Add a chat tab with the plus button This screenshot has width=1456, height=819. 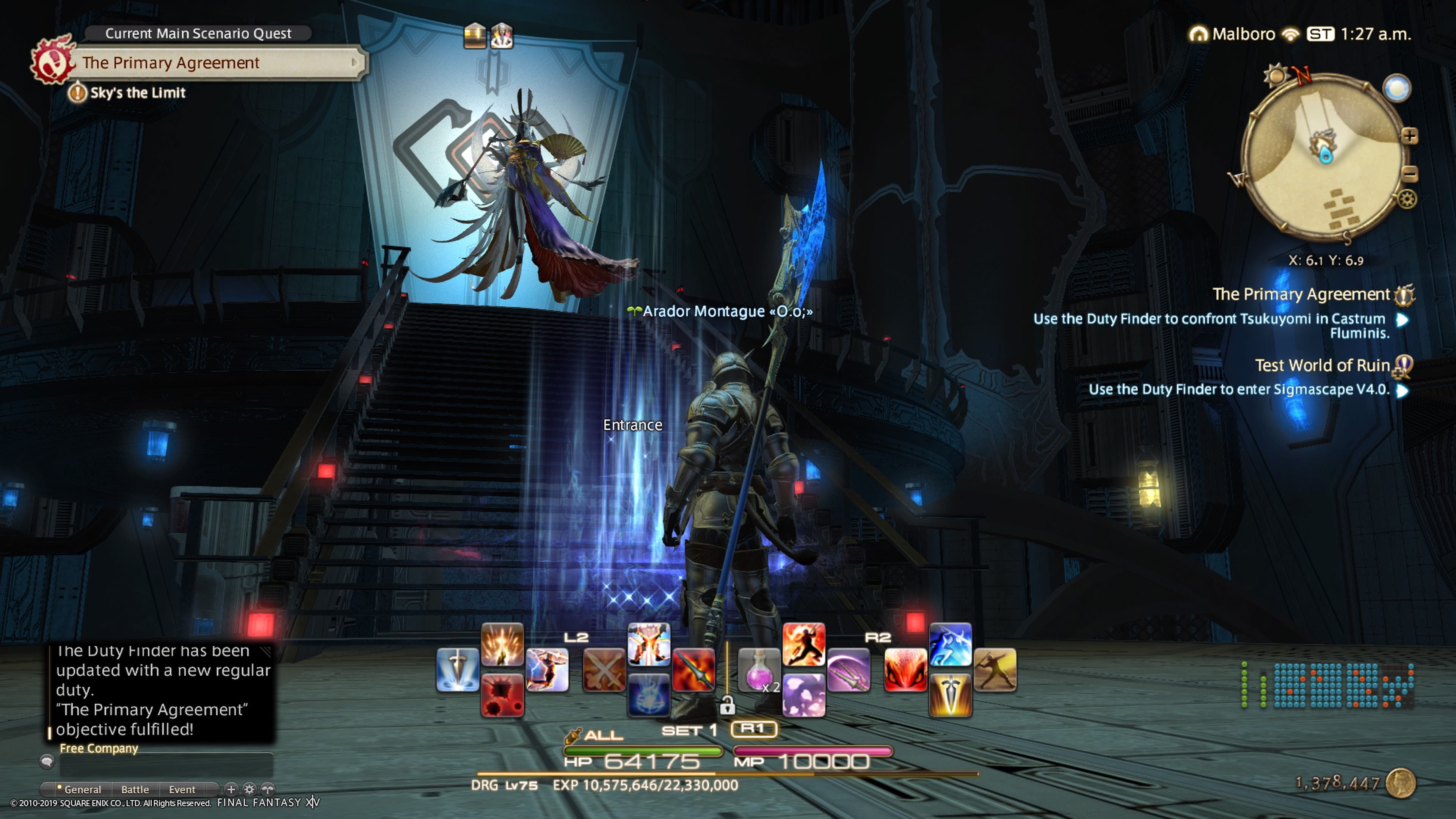231,789
